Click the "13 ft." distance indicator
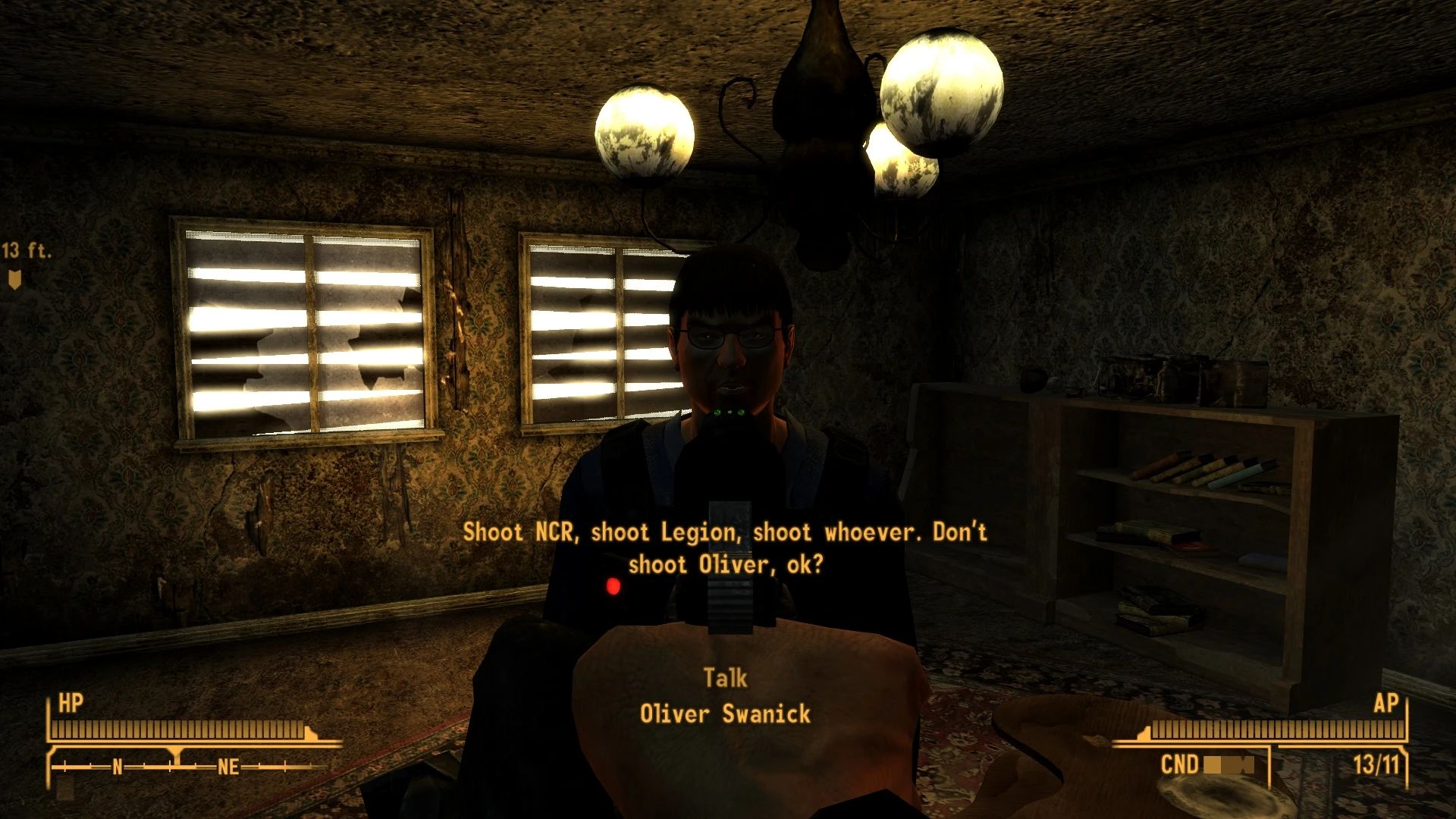The width and height of the screenshot is (1456, 819). pyautogui.click(x=26, y=249)
